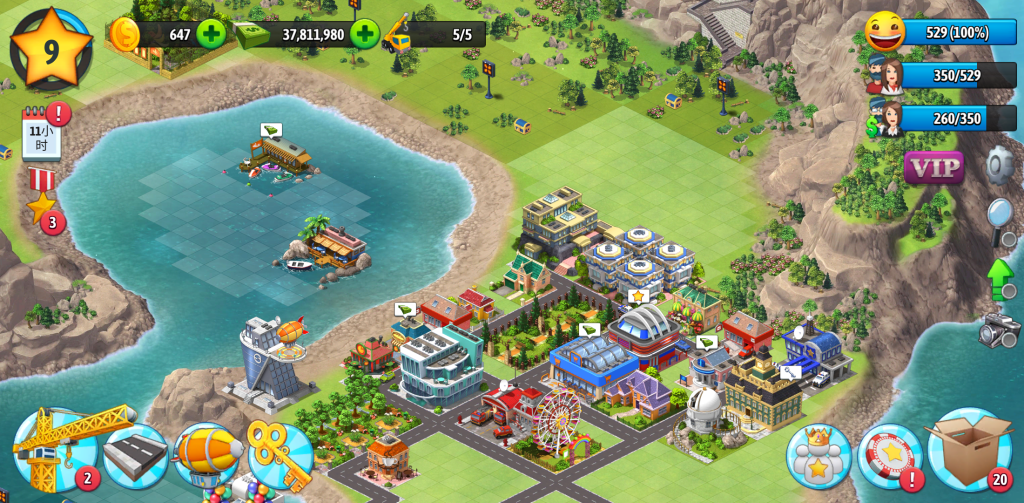Image resolution: width=1024 pixels, height=503 pixels.
Task: Open the crowned figure leaderboard button
Action: pyautogui.click(x=818, y=456)
